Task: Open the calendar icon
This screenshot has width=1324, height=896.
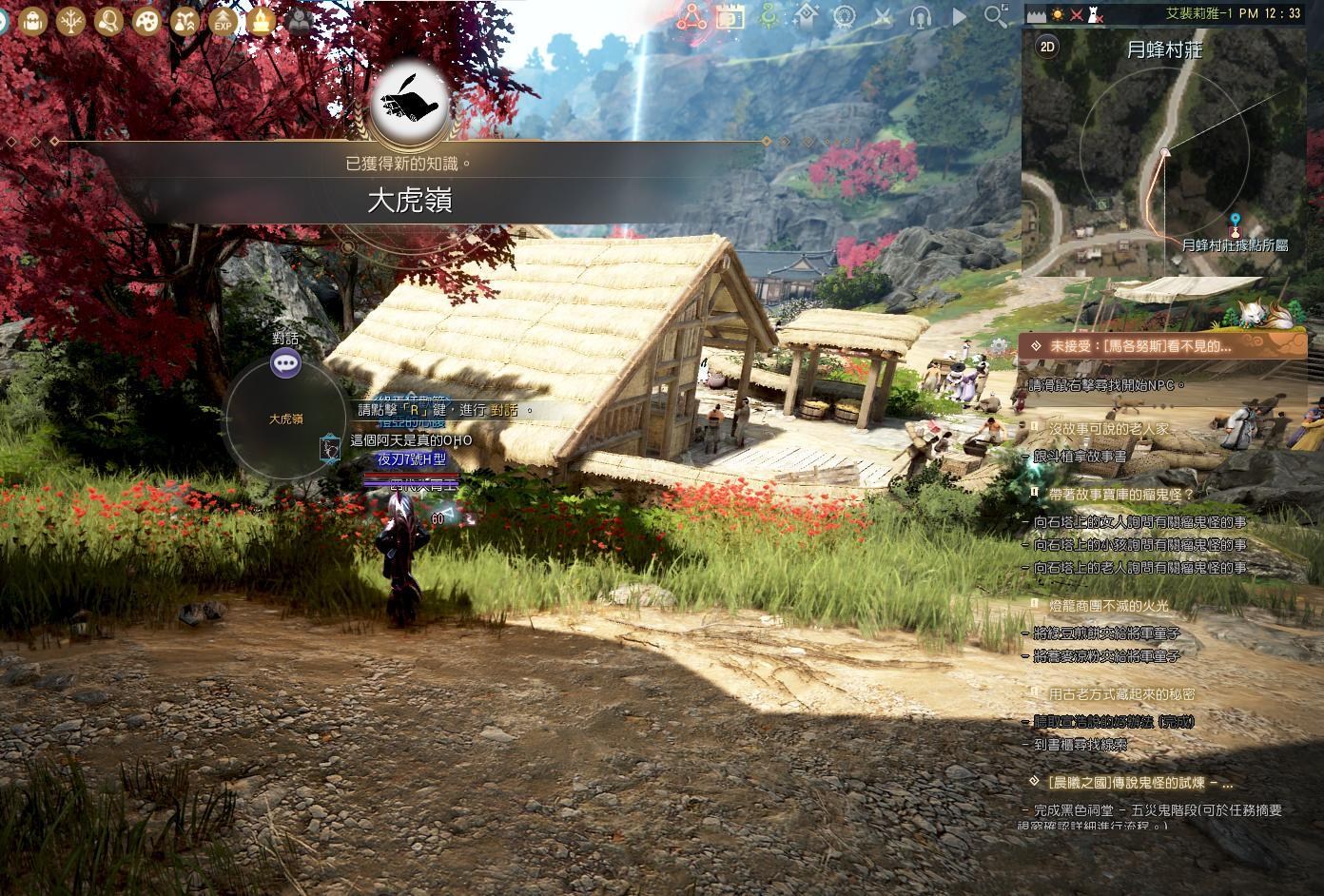Action: click(x=730, y=16)
